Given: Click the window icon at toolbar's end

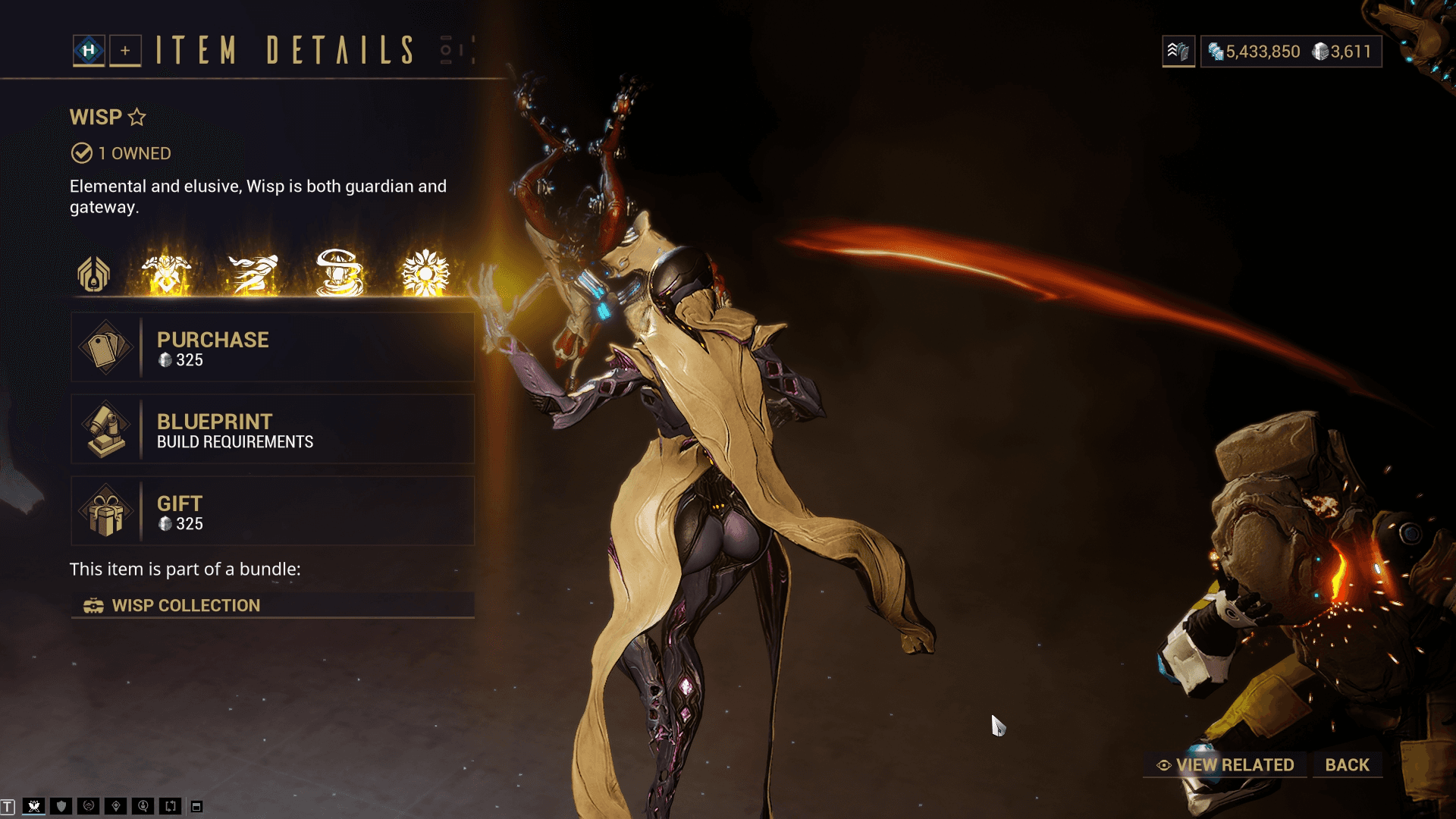Looking at the screenshot, I should click(196, 807).
